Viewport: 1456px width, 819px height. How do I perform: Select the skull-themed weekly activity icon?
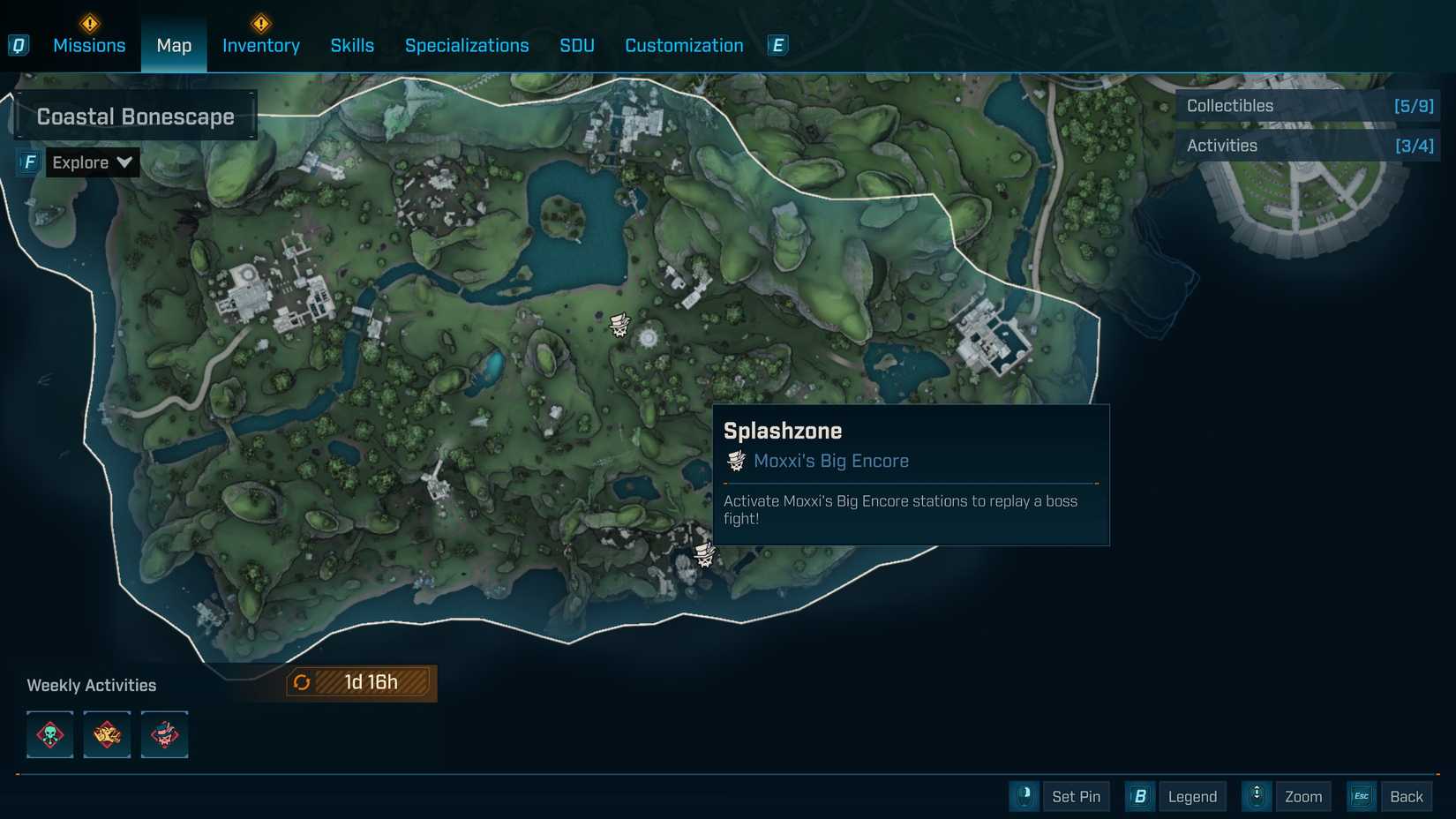[x=49, y=734]
